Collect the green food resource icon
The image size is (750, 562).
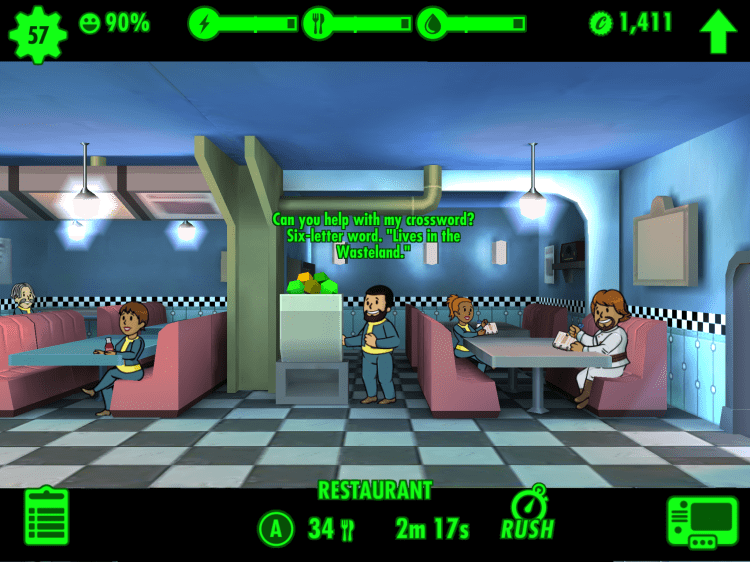tap(313, 282)
